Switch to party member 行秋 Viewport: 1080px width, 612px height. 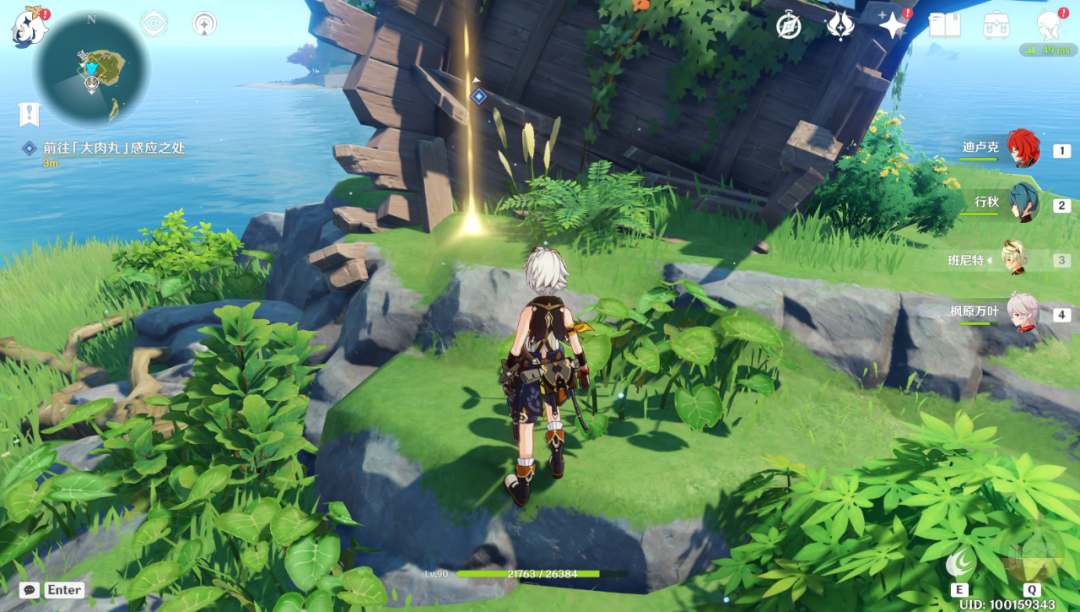(1022, 203)
